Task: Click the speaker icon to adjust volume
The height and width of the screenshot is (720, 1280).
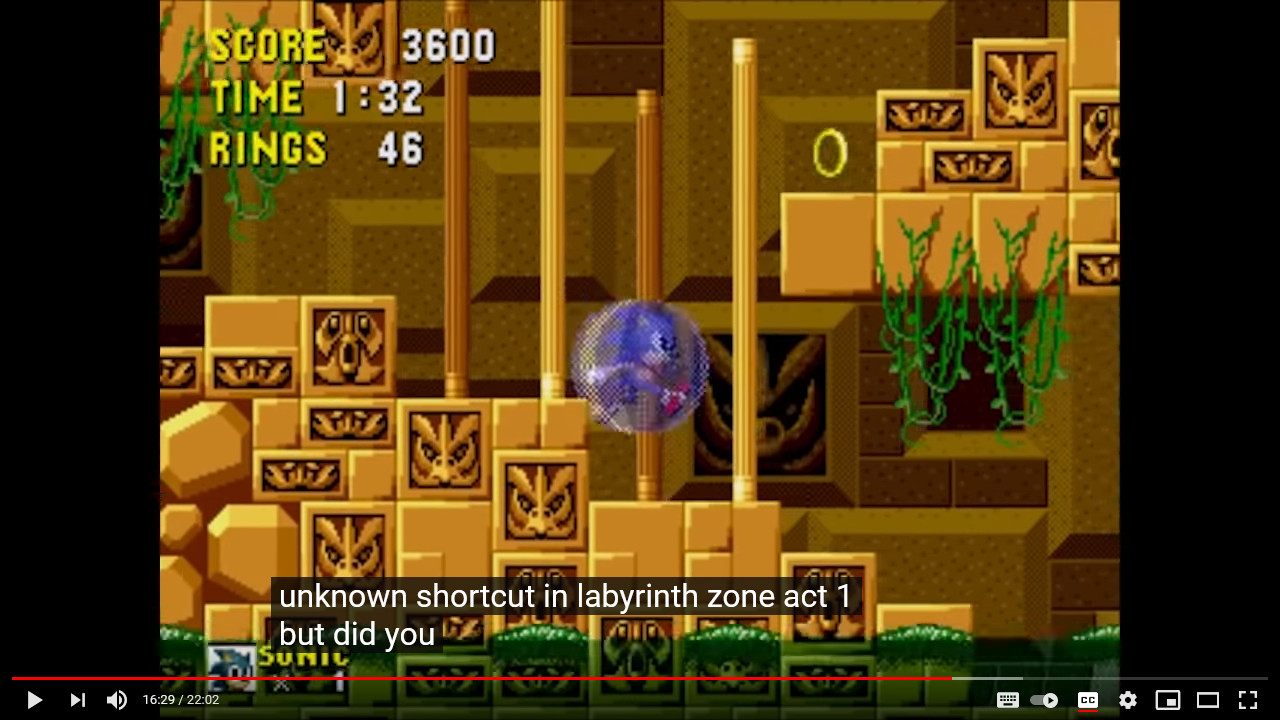Action: click(x=117, y=699)
